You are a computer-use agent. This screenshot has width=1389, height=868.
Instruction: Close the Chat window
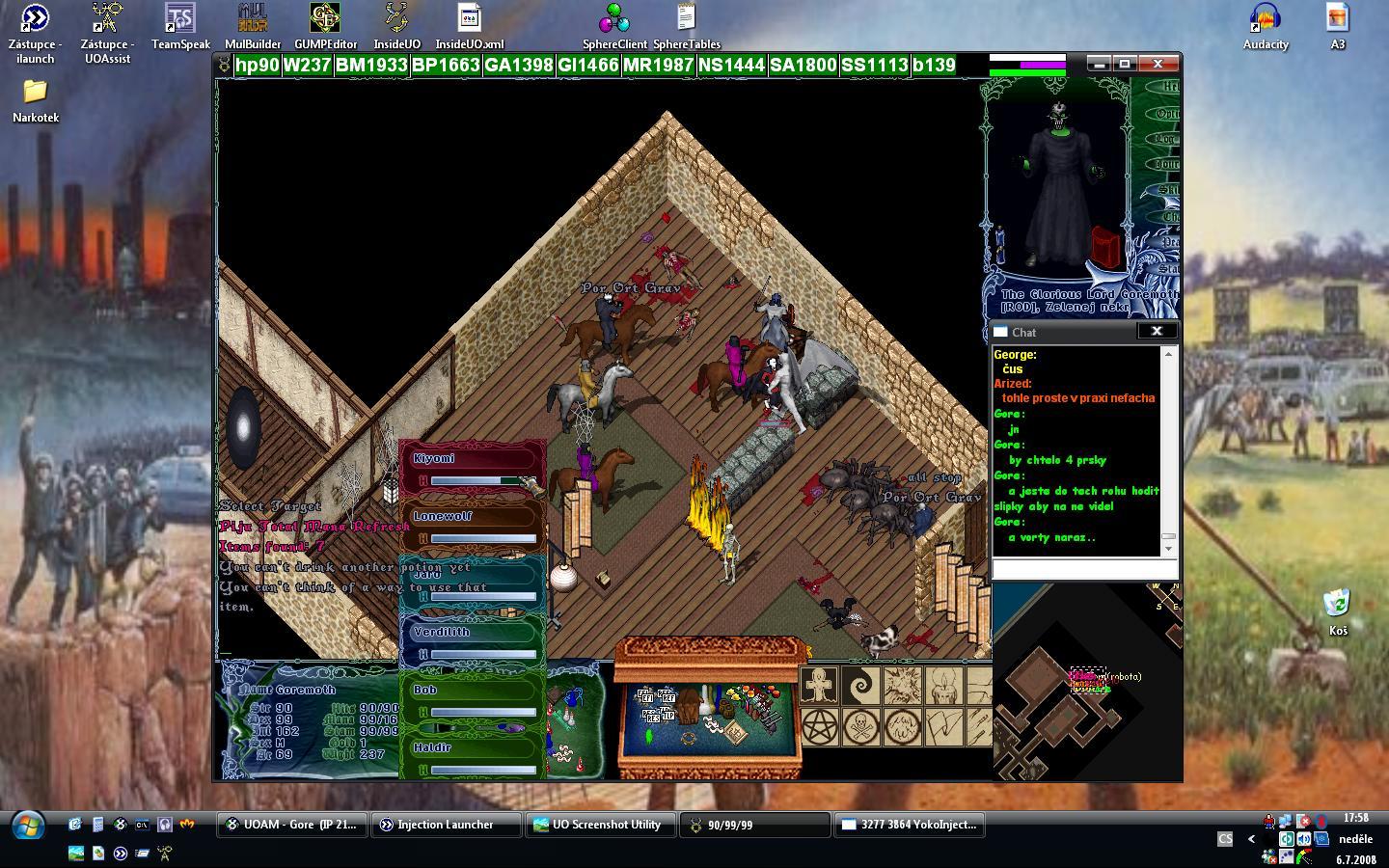tap(1157, 331)
